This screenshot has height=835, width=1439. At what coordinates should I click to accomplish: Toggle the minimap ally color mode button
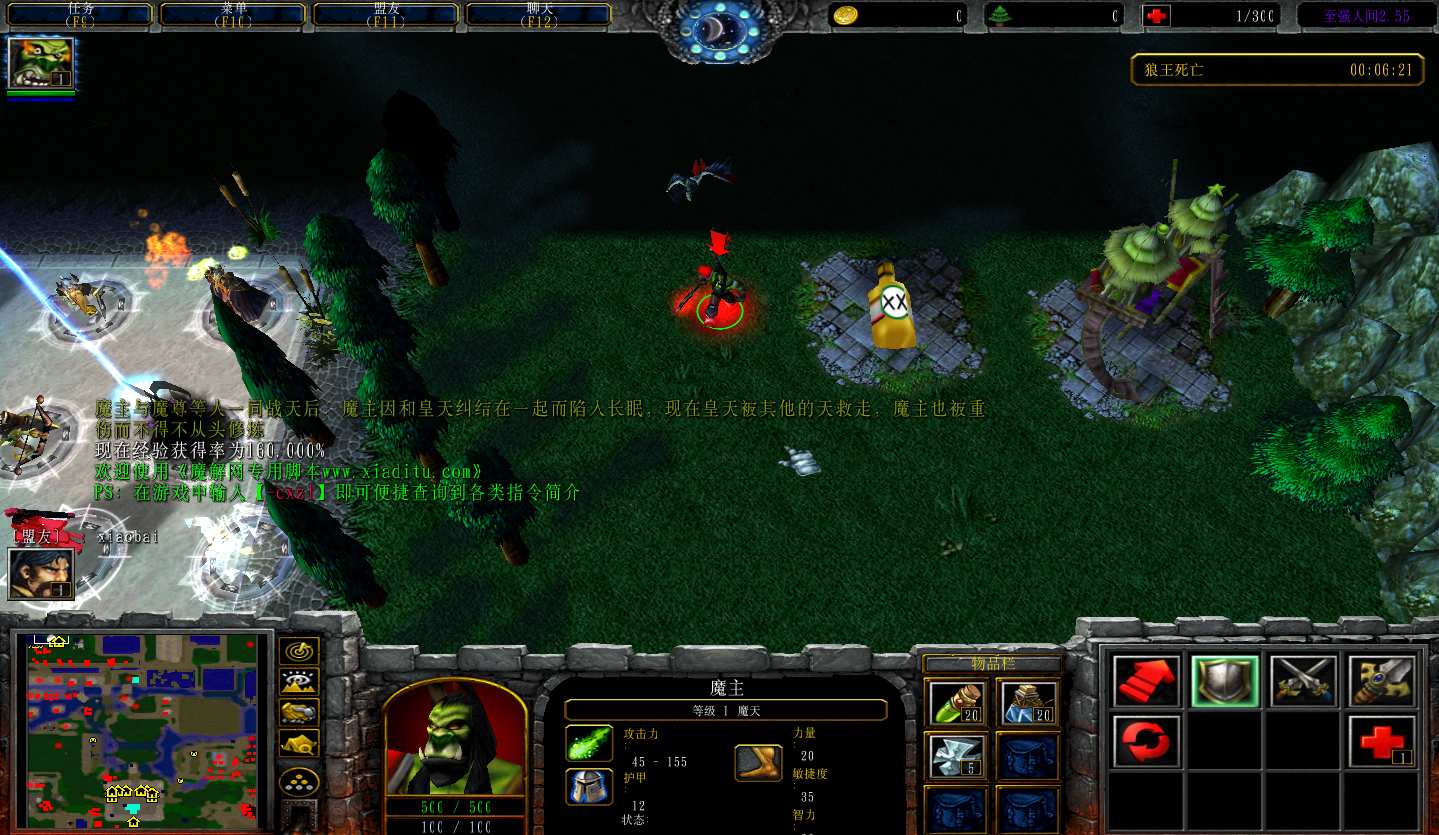tap(299, 712)
